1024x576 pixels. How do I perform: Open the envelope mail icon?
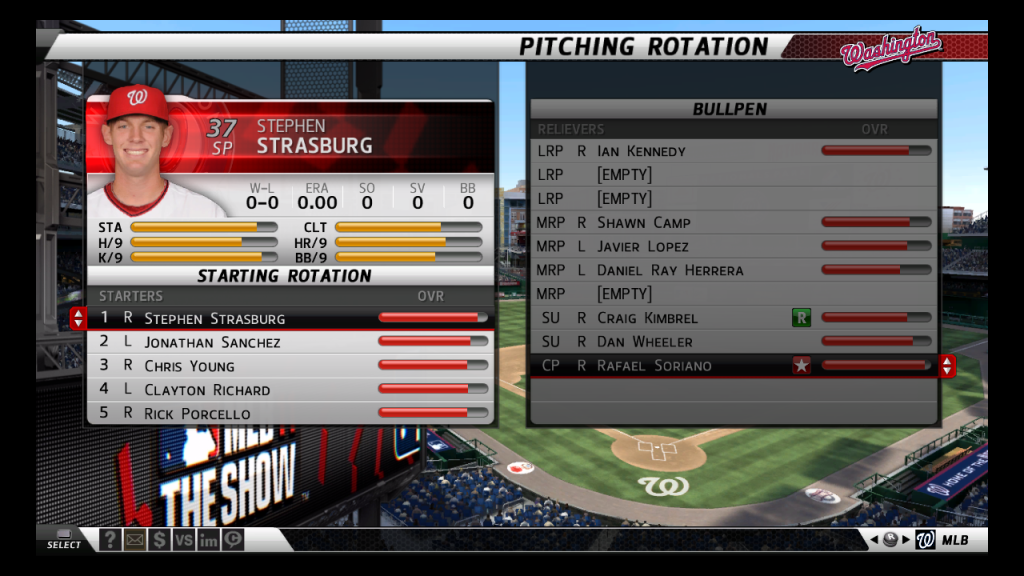point(134,540)
